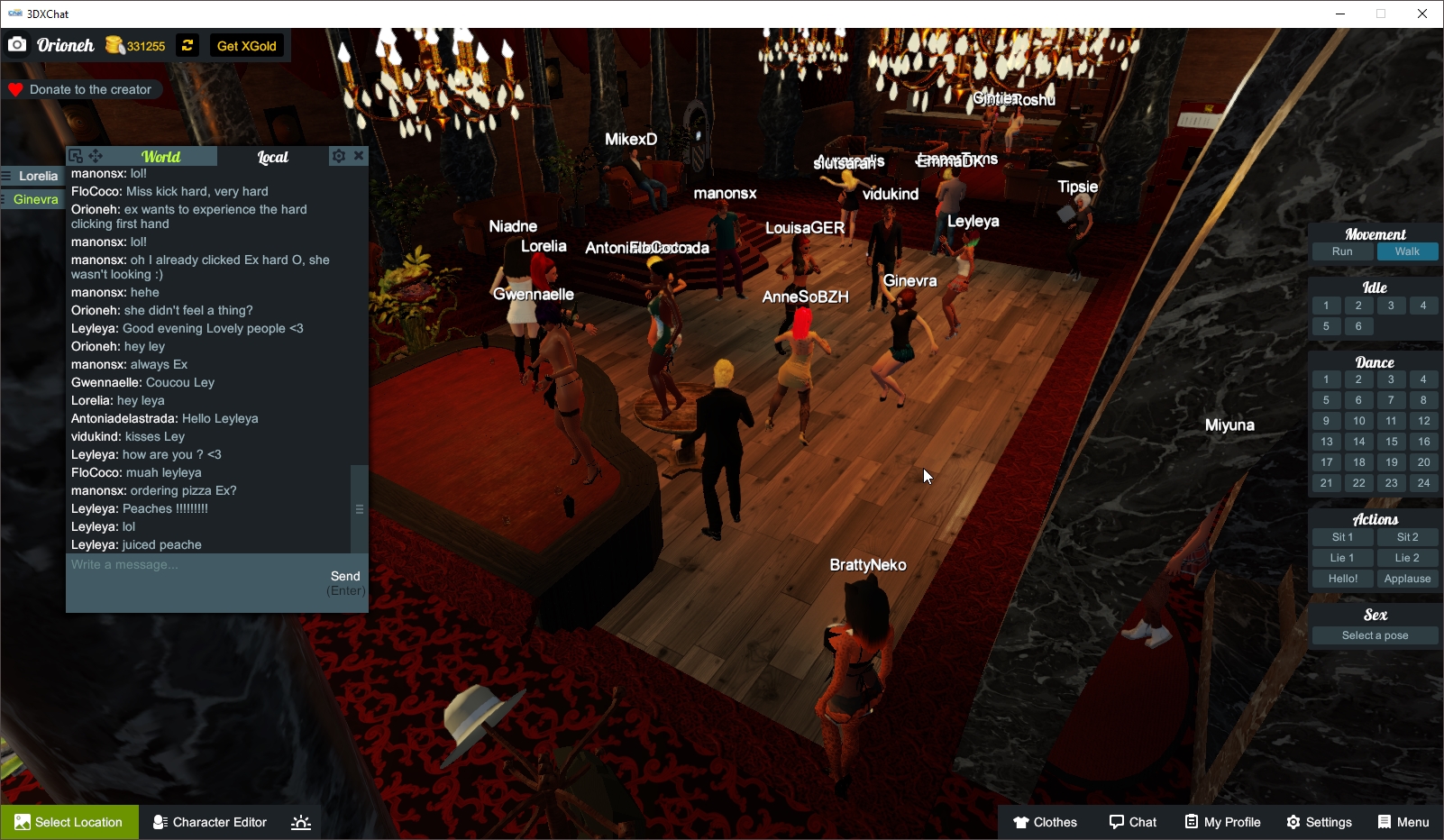Image resolution: width=1444 pixels, height=840 pixels.
Task: Click Donate to the creator
Action: pos(83,89)
